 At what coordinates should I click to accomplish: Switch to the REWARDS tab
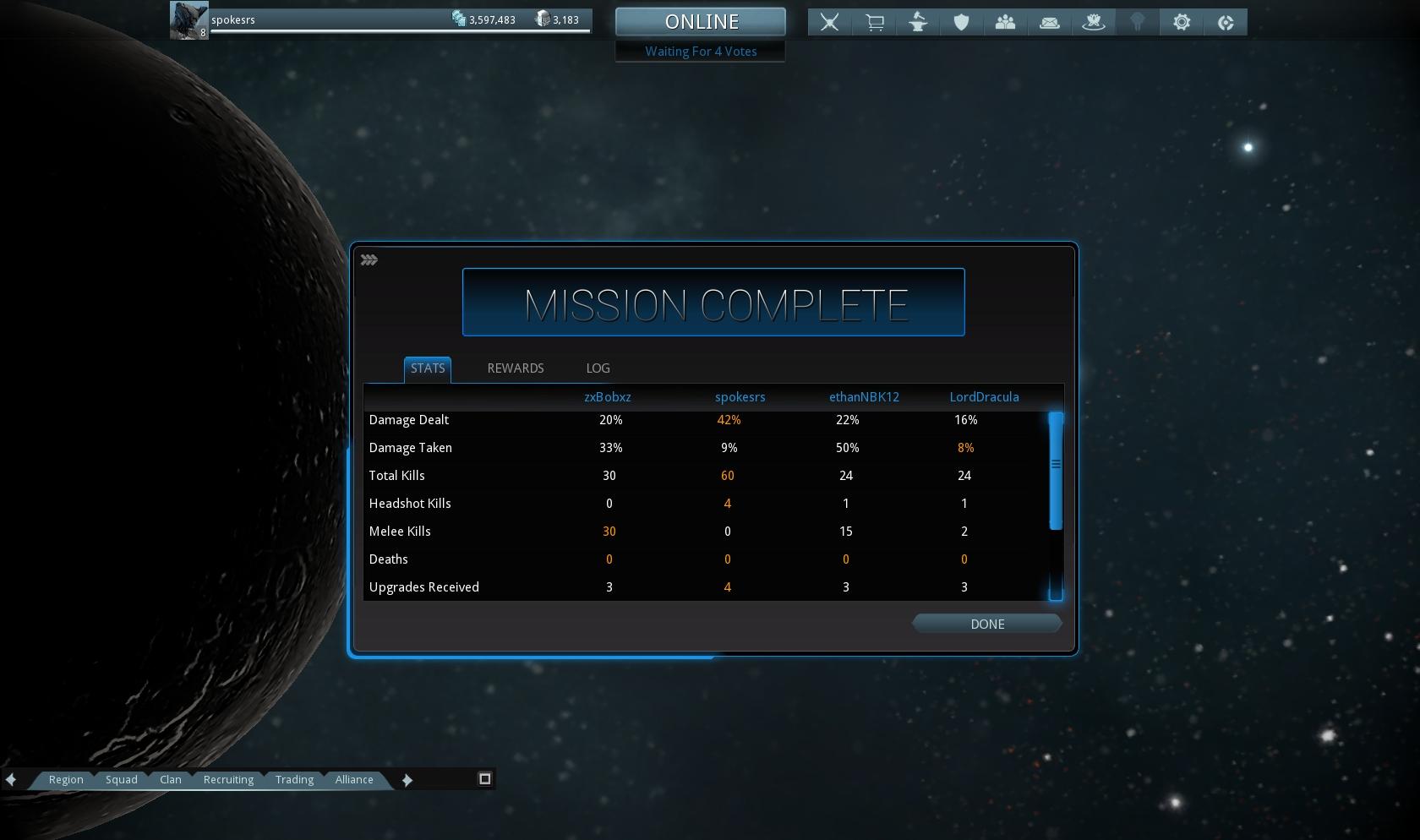tap(515, 368)
